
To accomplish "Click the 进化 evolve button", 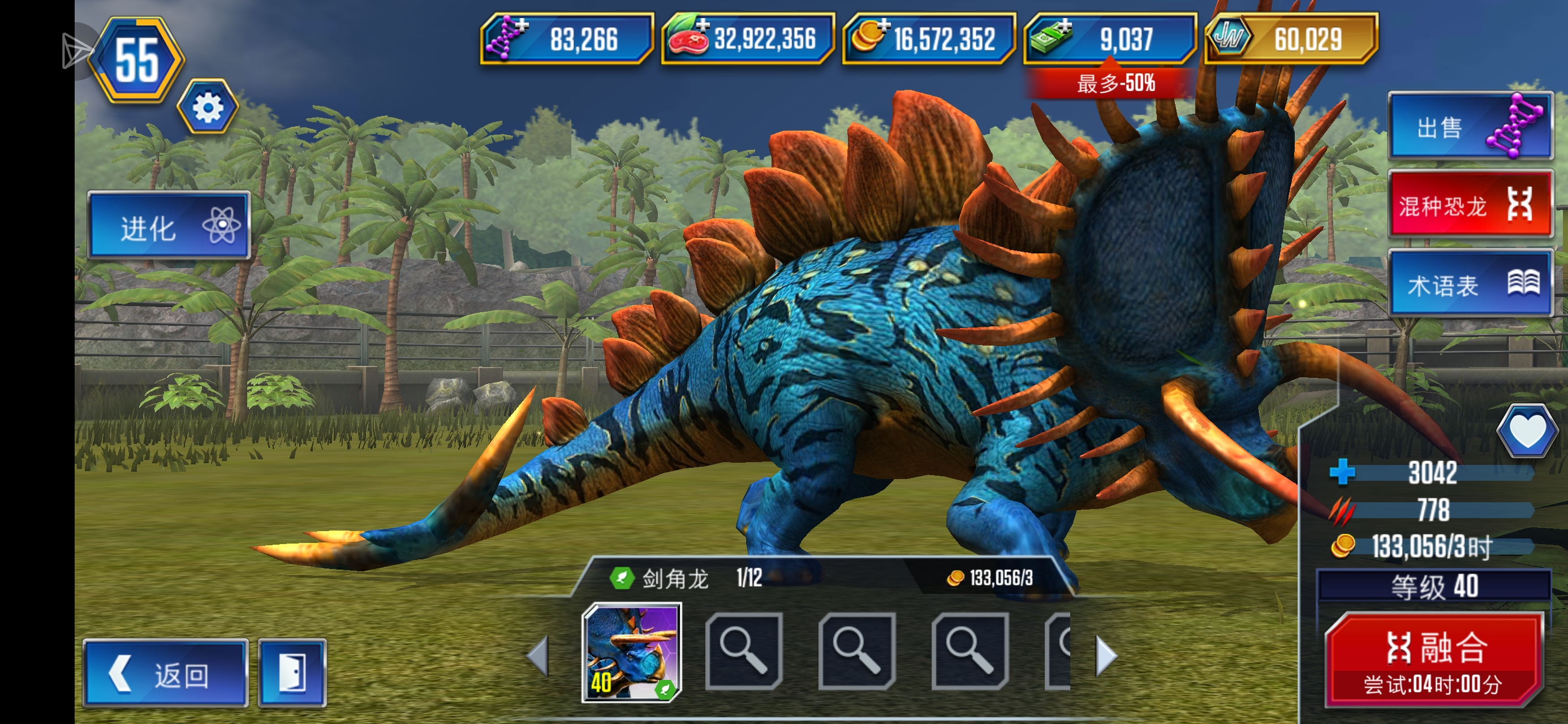I will tap(169, 226).
